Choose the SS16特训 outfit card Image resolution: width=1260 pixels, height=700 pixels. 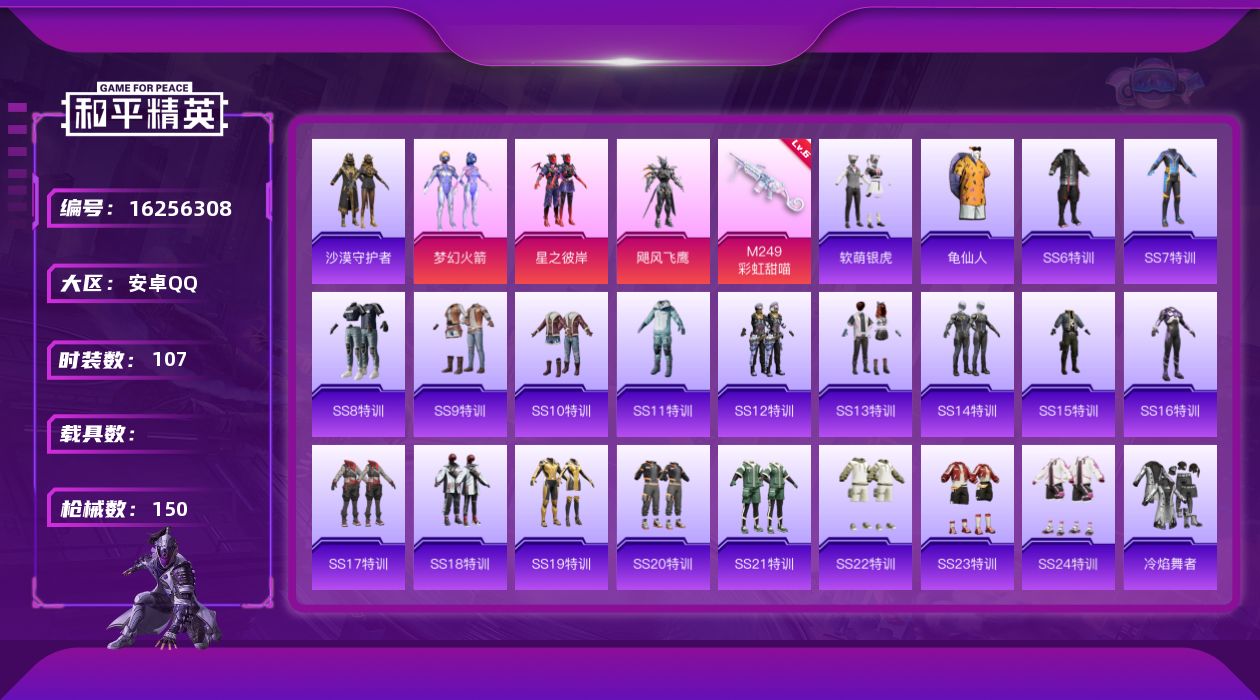[1170, 364]
